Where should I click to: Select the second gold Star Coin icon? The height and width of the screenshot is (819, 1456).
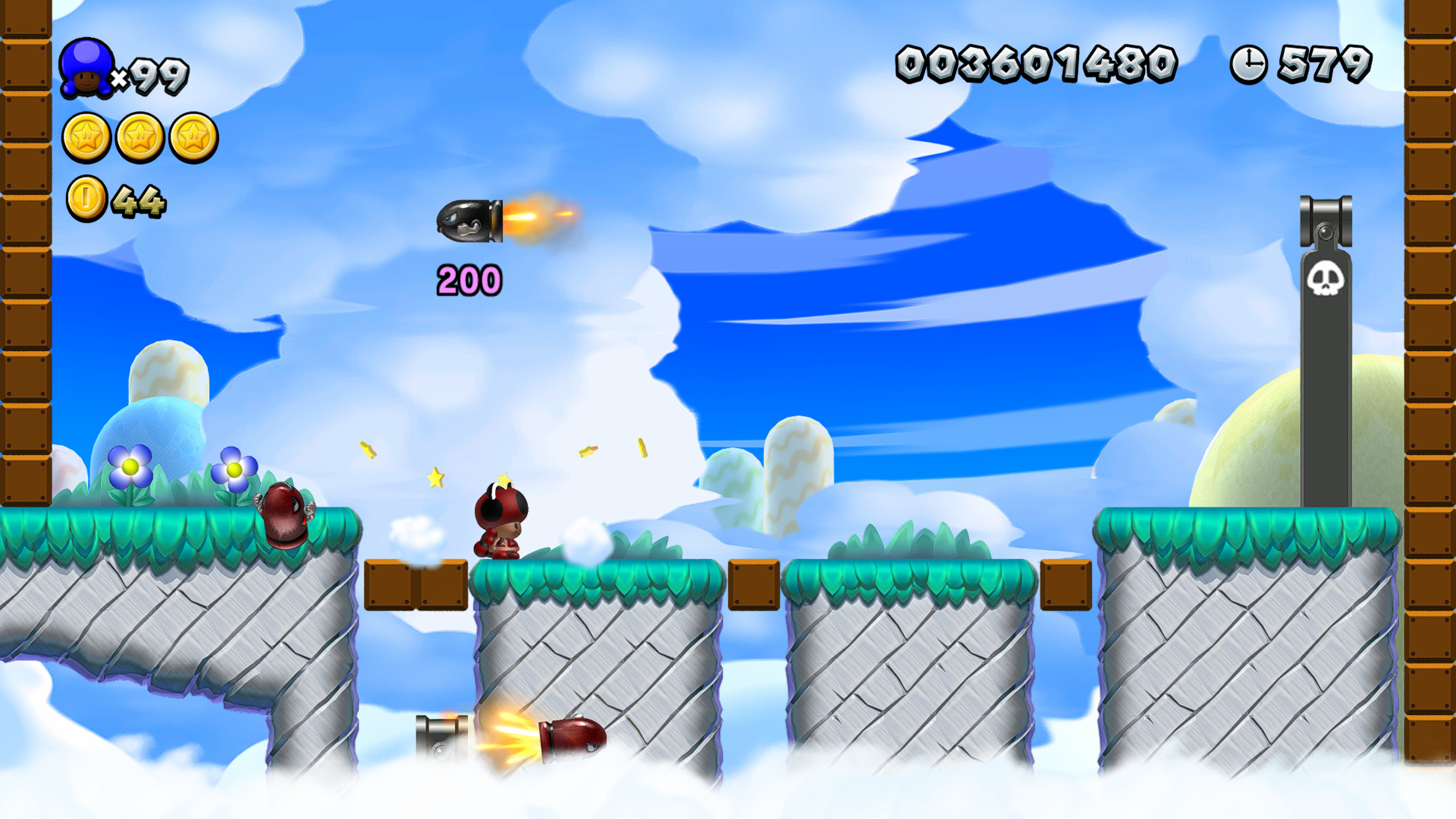click(x=140, y=137)
